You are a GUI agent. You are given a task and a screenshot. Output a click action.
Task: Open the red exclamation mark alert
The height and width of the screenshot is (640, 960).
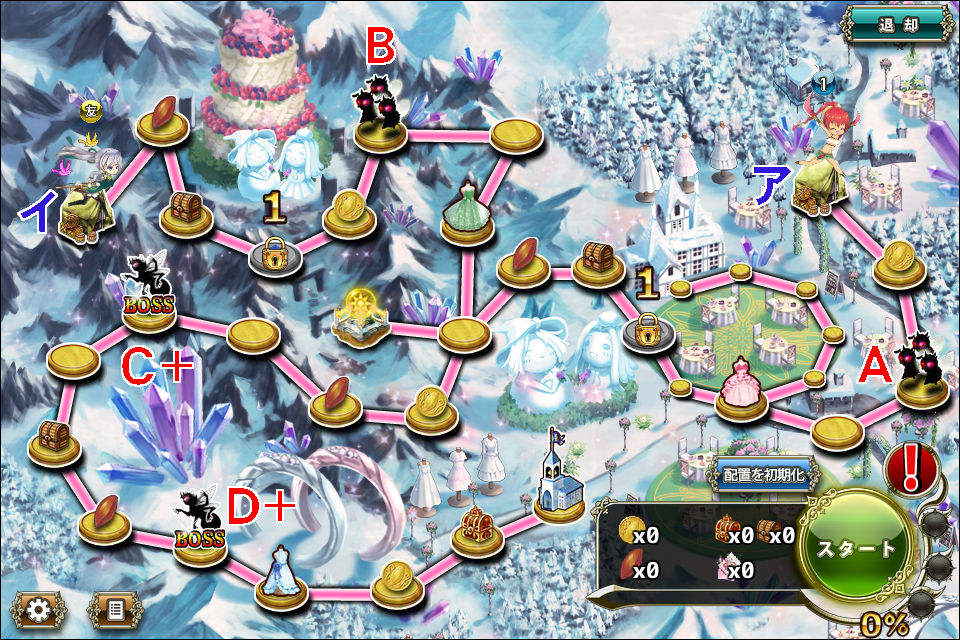910,469
